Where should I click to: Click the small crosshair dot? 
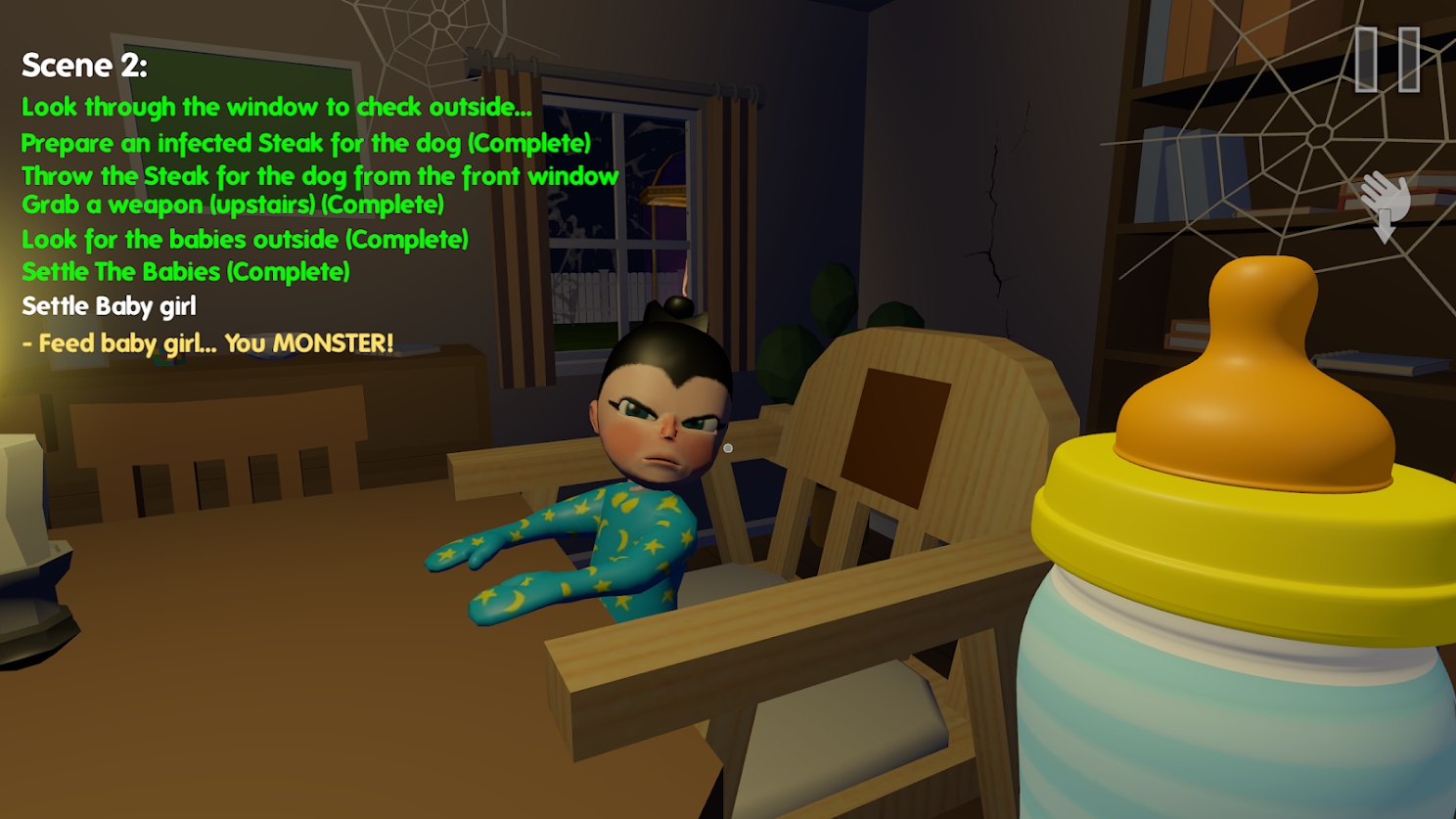[x=727, y=446]
